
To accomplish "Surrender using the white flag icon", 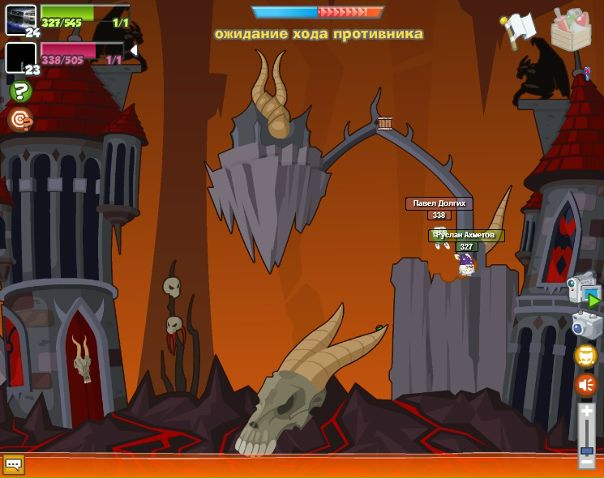I will coord(519,27).
